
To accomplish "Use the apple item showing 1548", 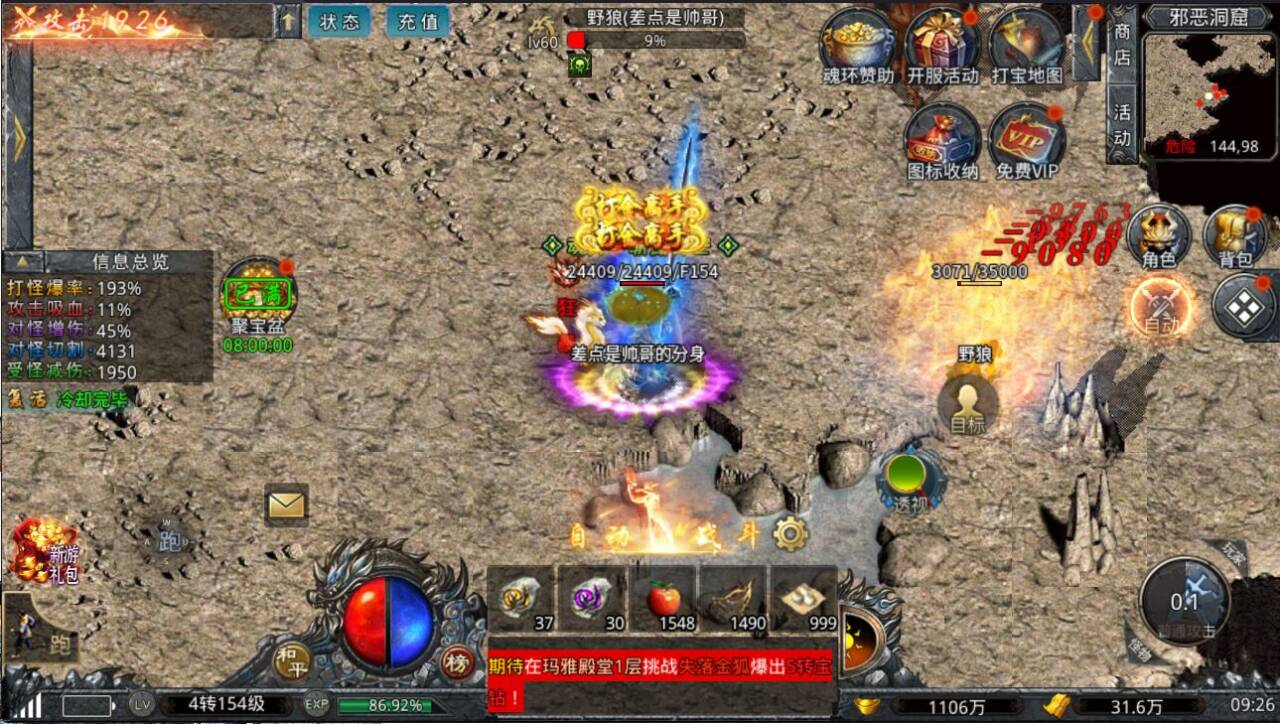I will tap(663, 596).
